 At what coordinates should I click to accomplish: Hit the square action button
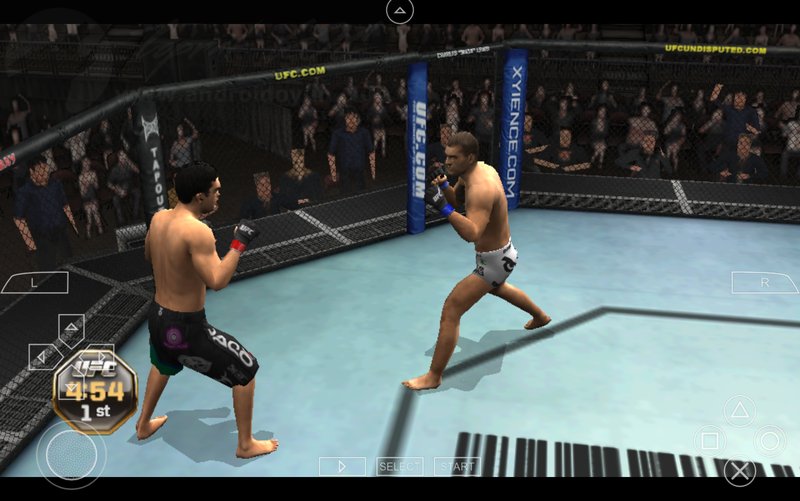[709, 440]
